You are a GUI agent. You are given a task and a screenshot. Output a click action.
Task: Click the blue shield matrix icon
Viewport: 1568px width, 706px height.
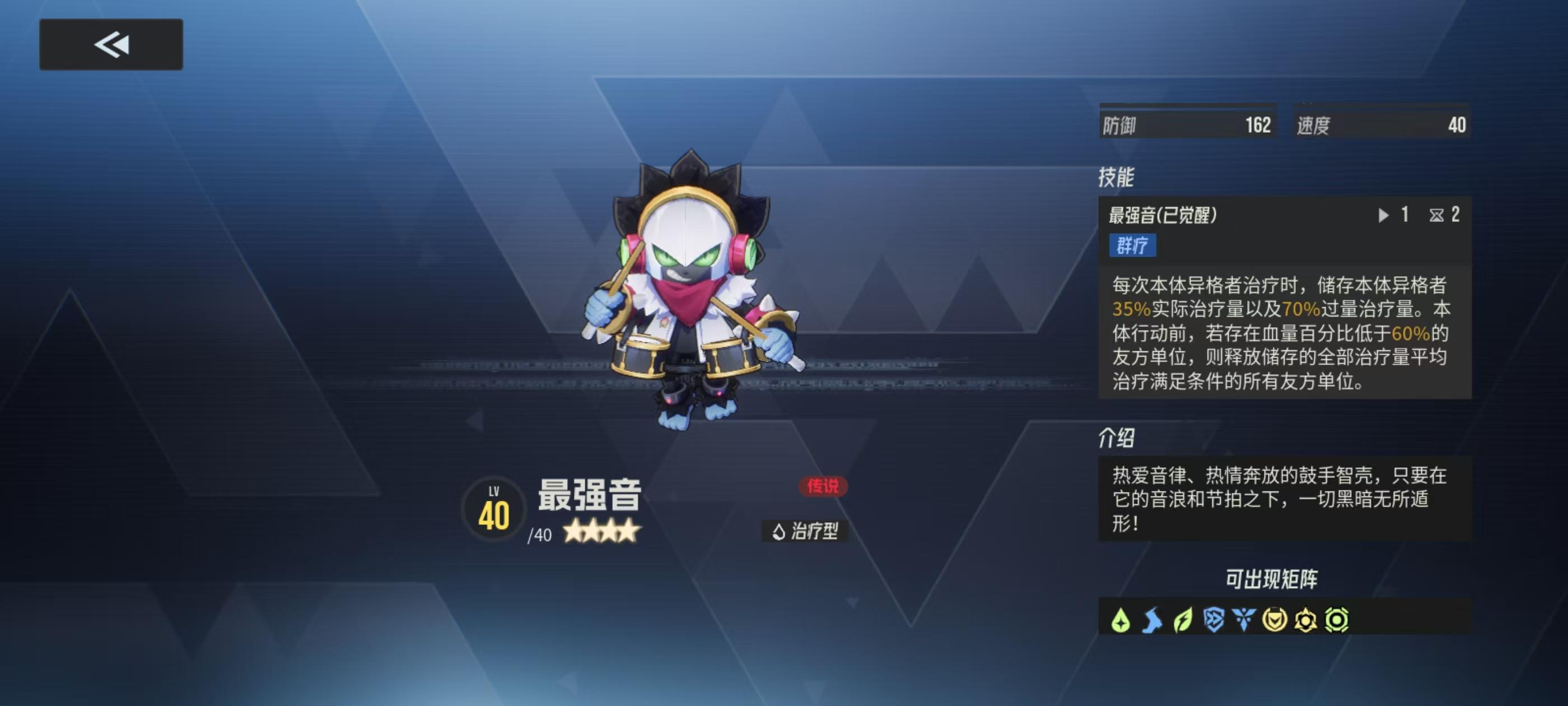pyautogui.click(x=1214, y=620)
